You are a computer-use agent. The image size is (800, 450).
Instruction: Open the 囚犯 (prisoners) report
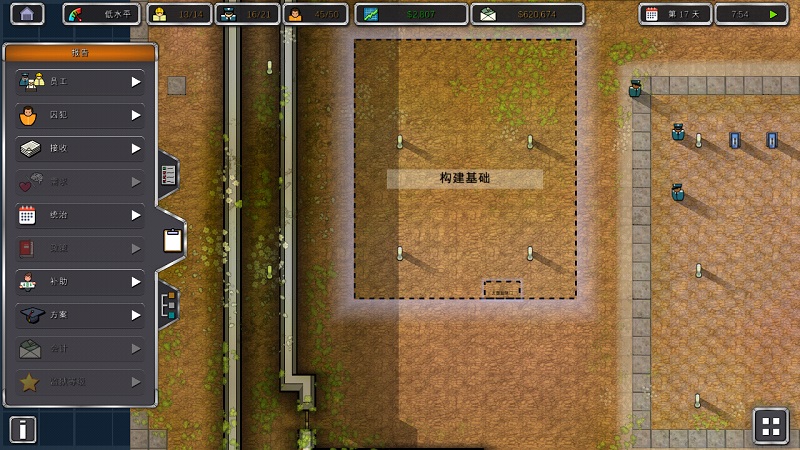pyautogui.click(x=80, y=115)
